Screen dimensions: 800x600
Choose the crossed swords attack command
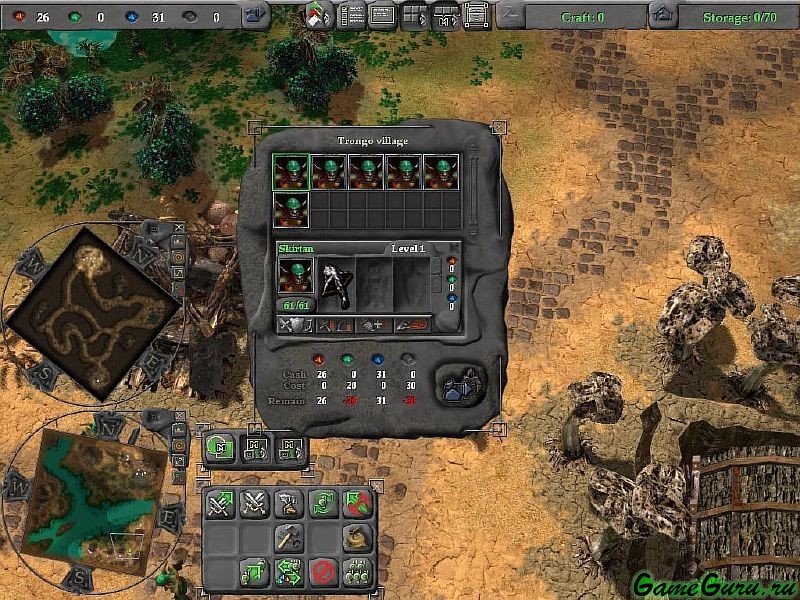[255, 505]
